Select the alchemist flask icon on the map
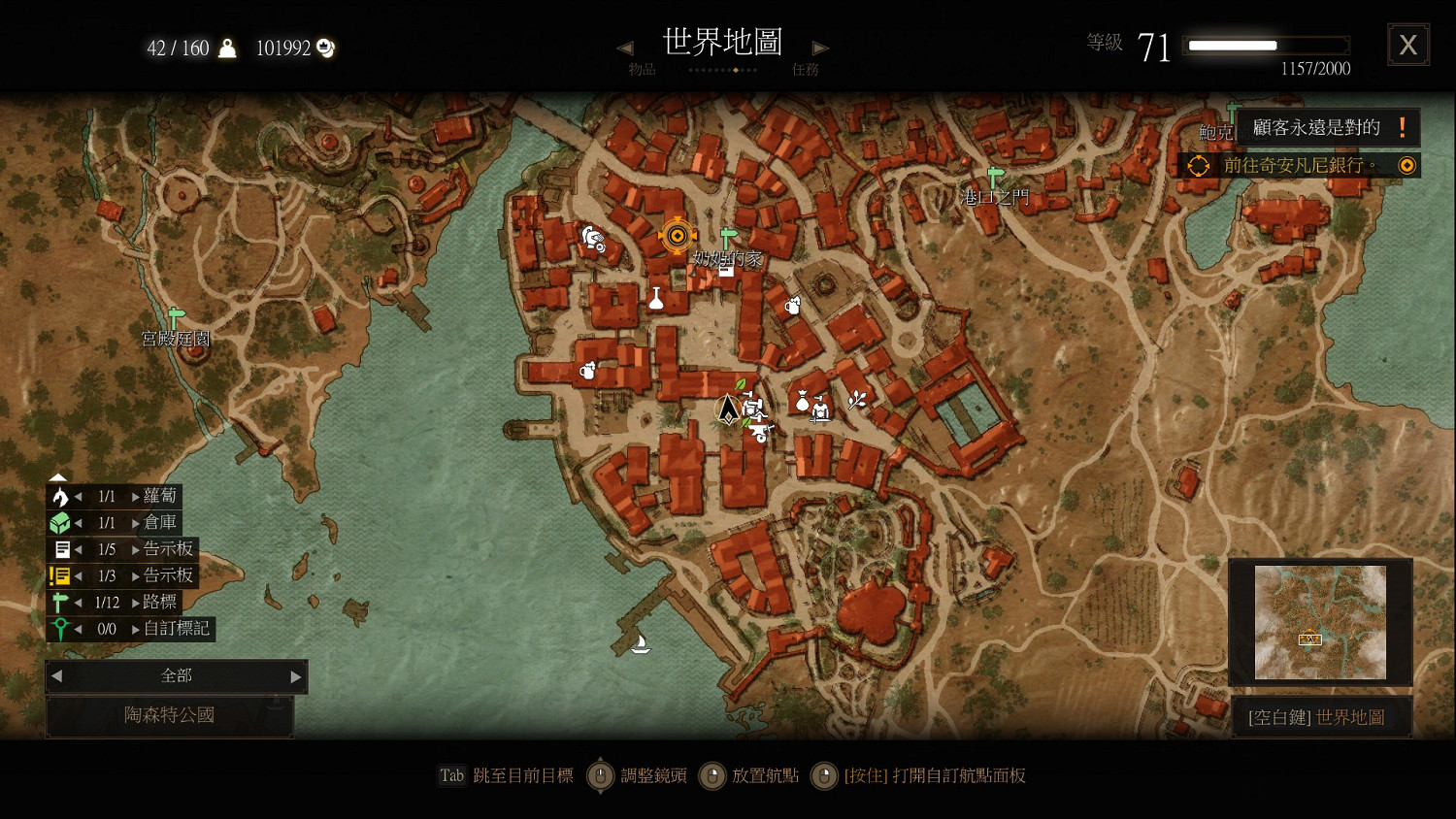The height and width of the screenshot is (819, 1456). tap(656, 299)
